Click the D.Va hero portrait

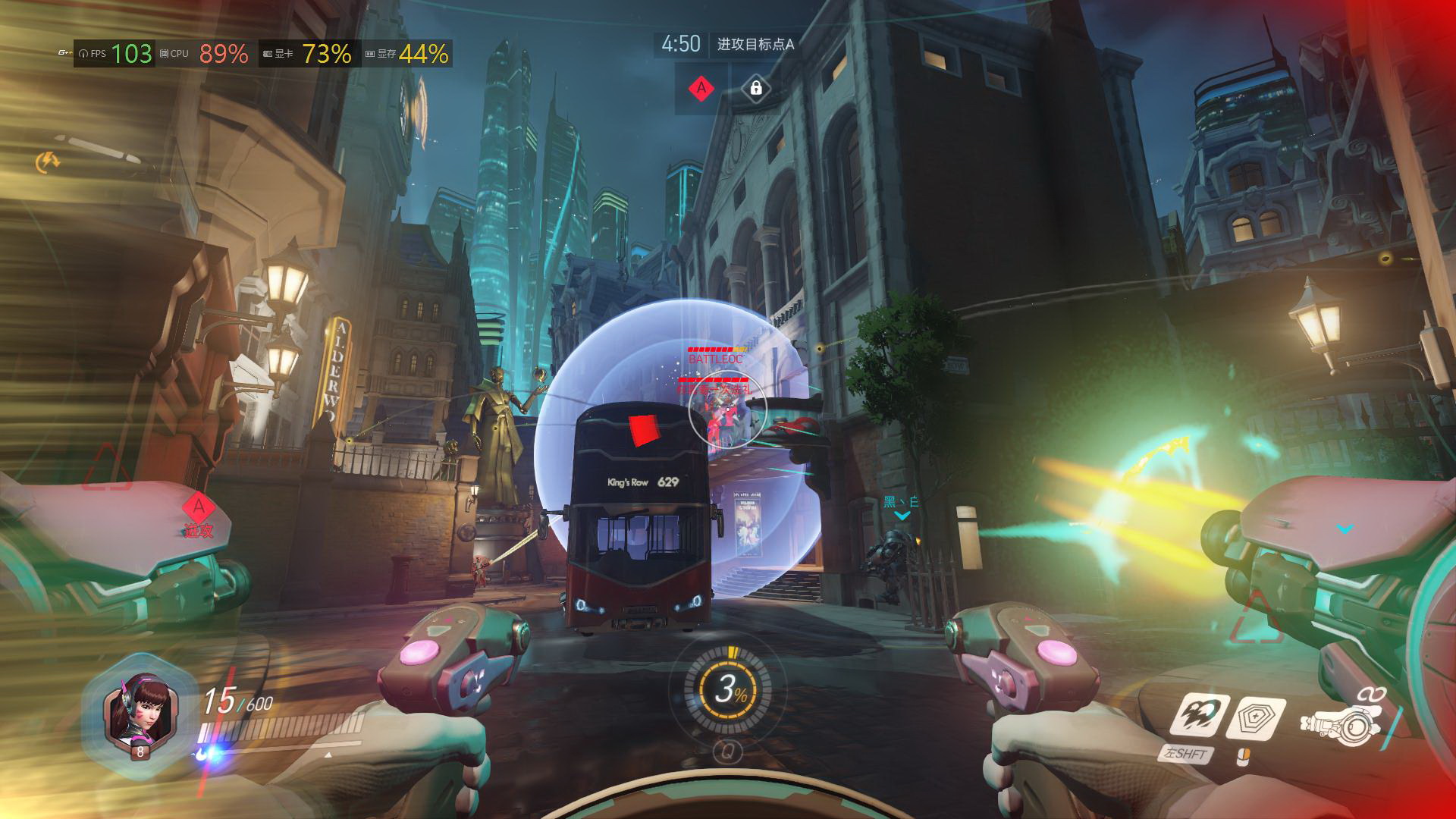pos(140,711)
